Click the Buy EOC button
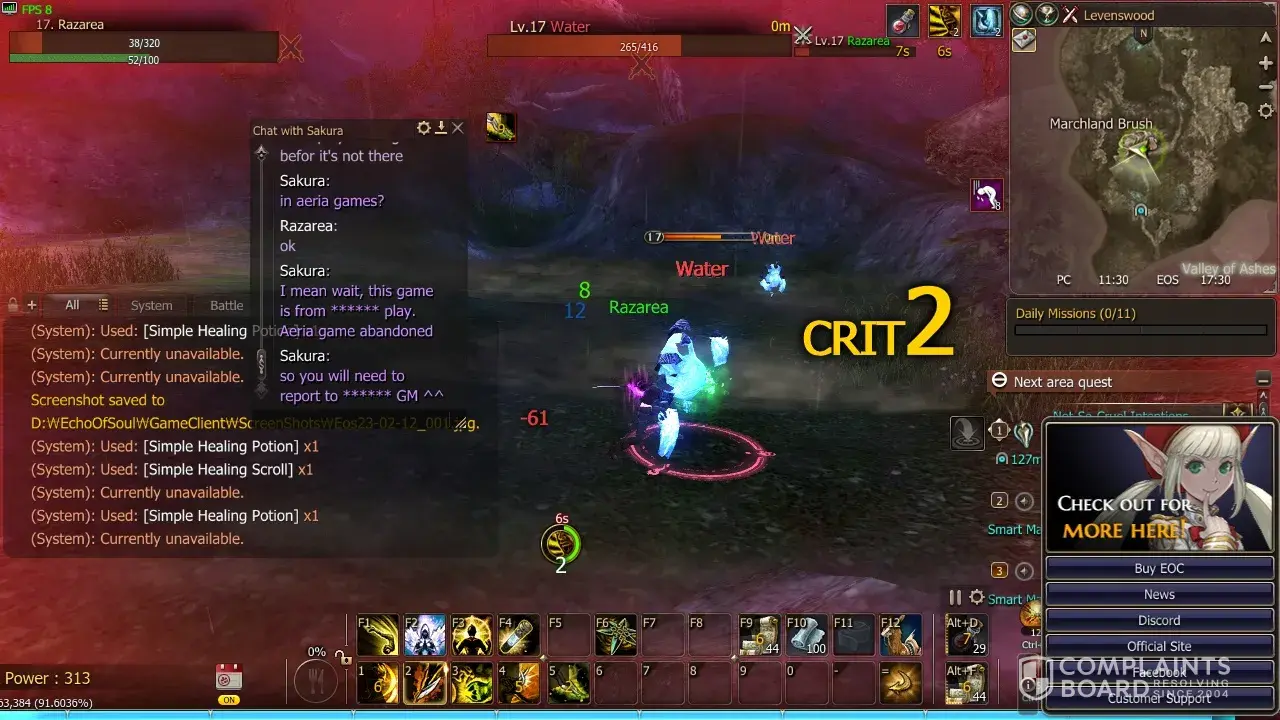 pos(1159,568)
